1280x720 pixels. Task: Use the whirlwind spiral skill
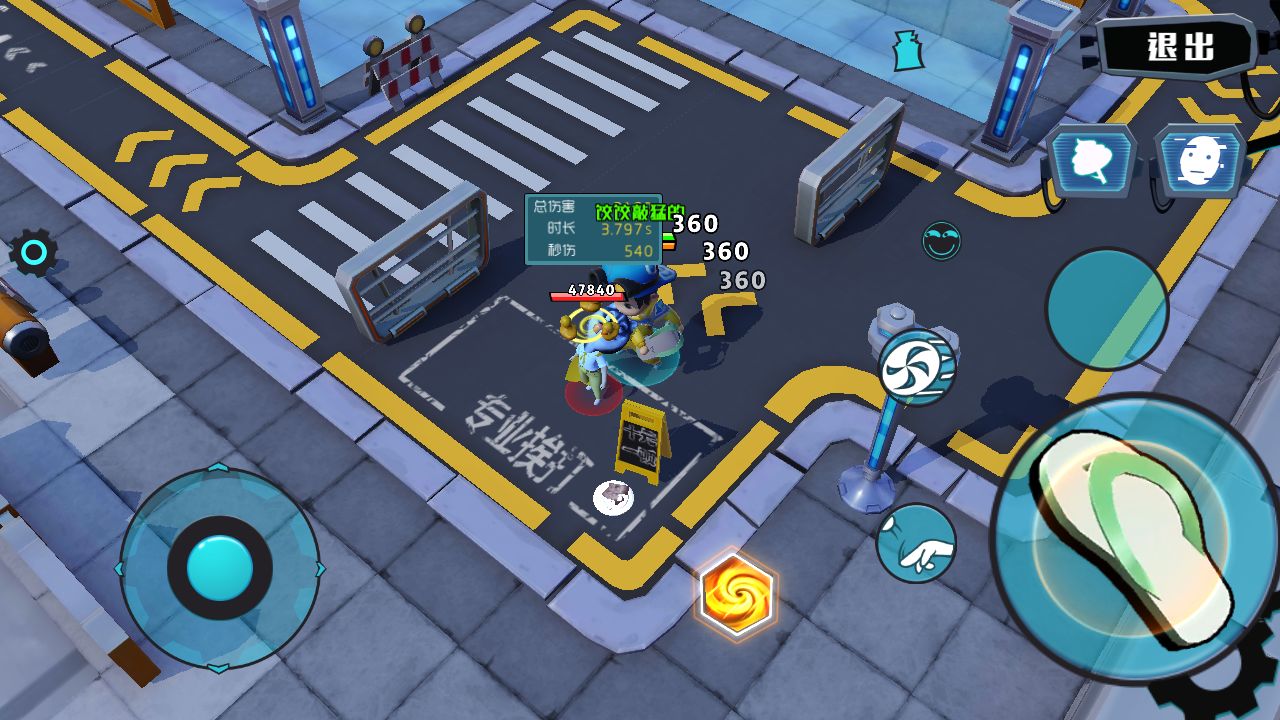[x=916, y=367]
